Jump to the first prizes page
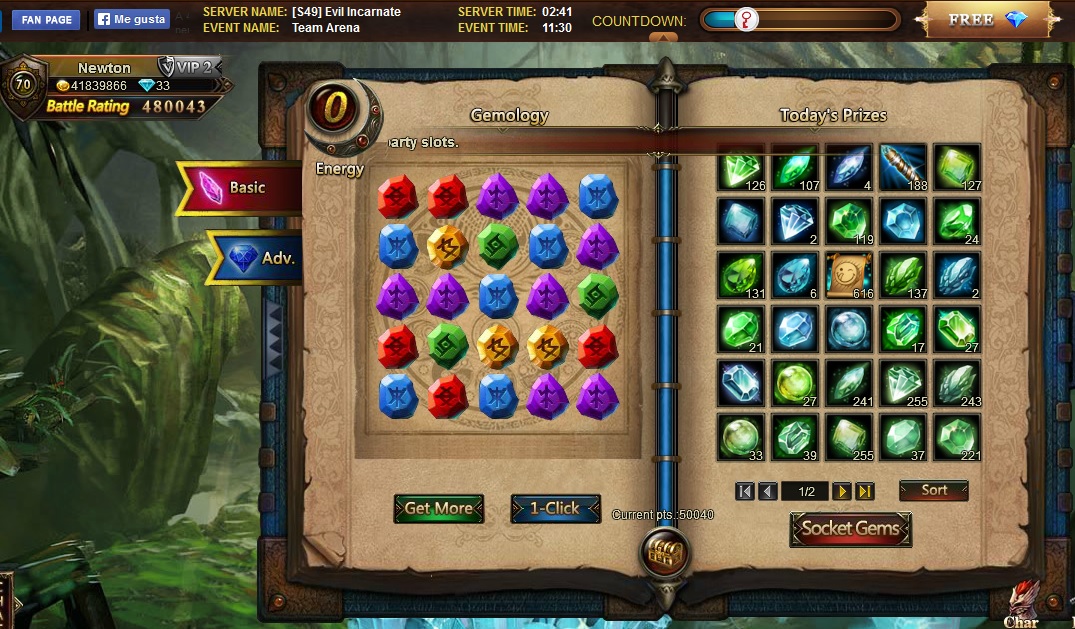The height and width of the screenshot is (629, 1075). click(744, 491)
